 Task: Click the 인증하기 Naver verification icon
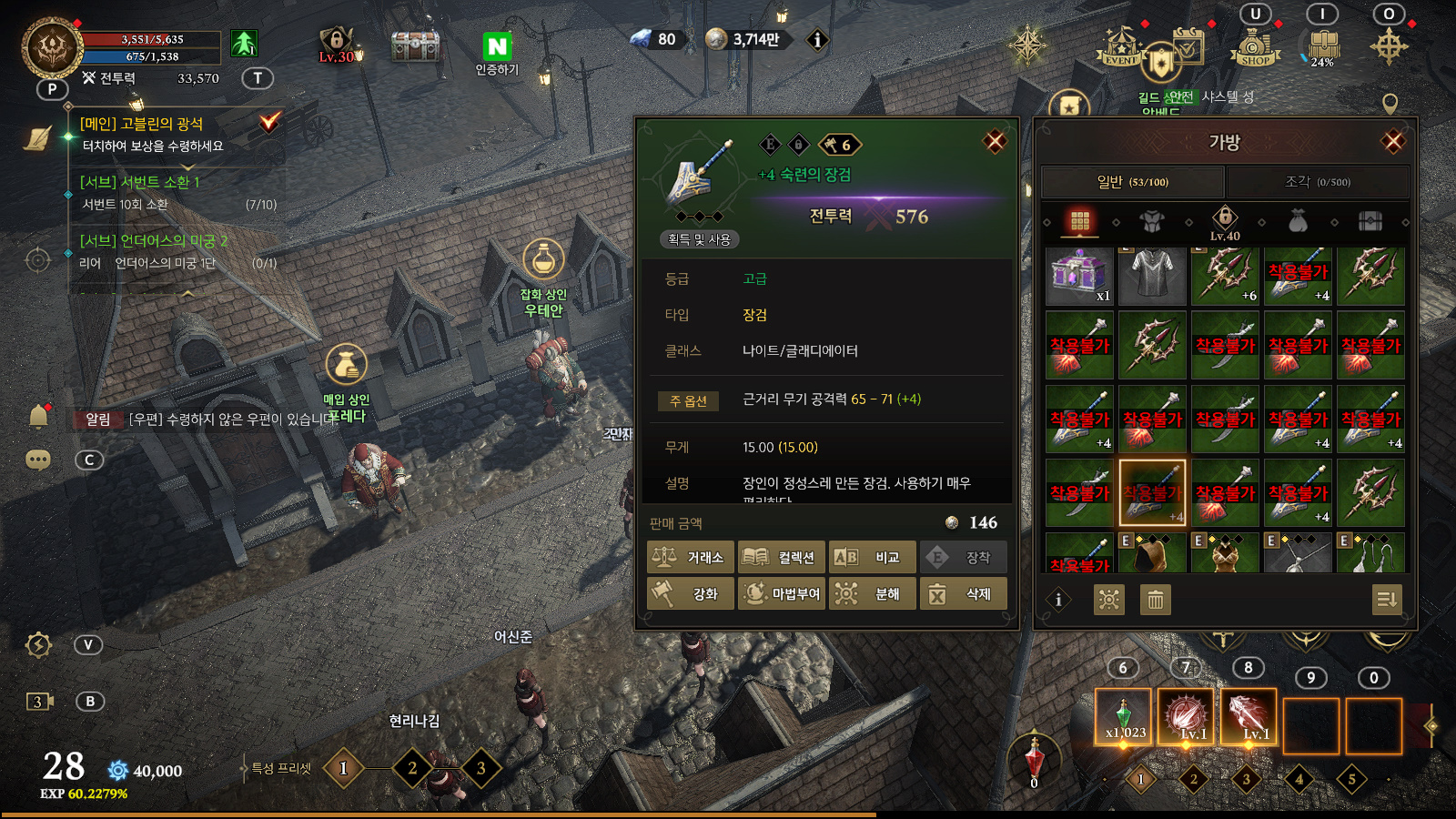(497, 53)
